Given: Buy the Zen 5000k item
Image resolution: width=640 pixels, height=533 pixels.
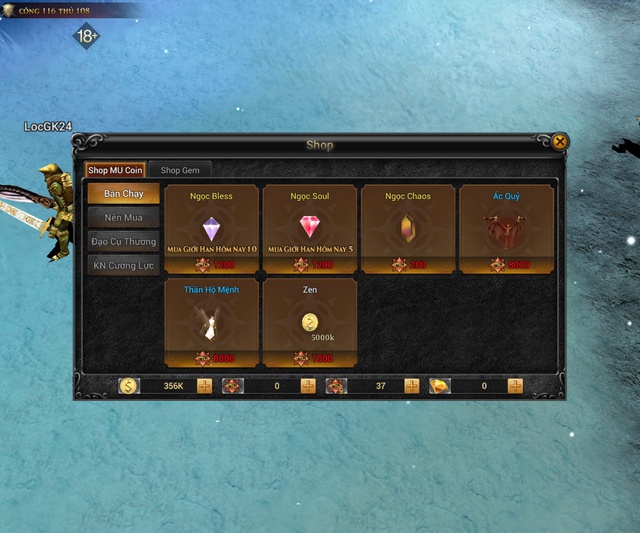Looking at the screenshot, I should pos(309,322).
